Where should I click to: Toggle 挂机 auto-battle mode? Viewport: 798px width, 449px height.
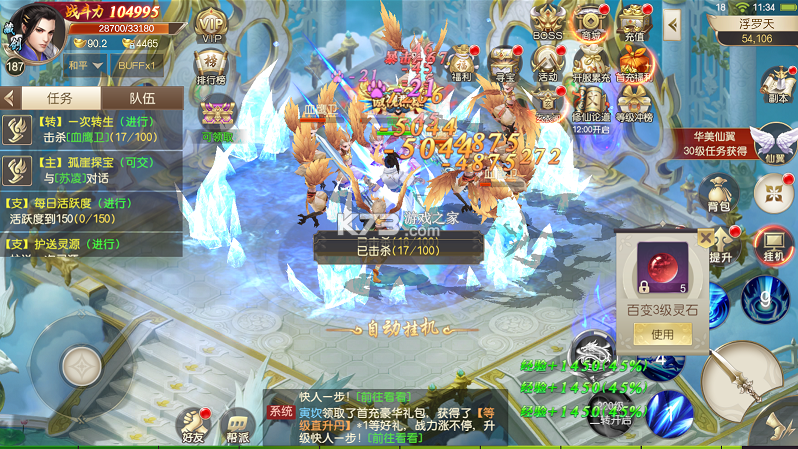click(774, 245)
